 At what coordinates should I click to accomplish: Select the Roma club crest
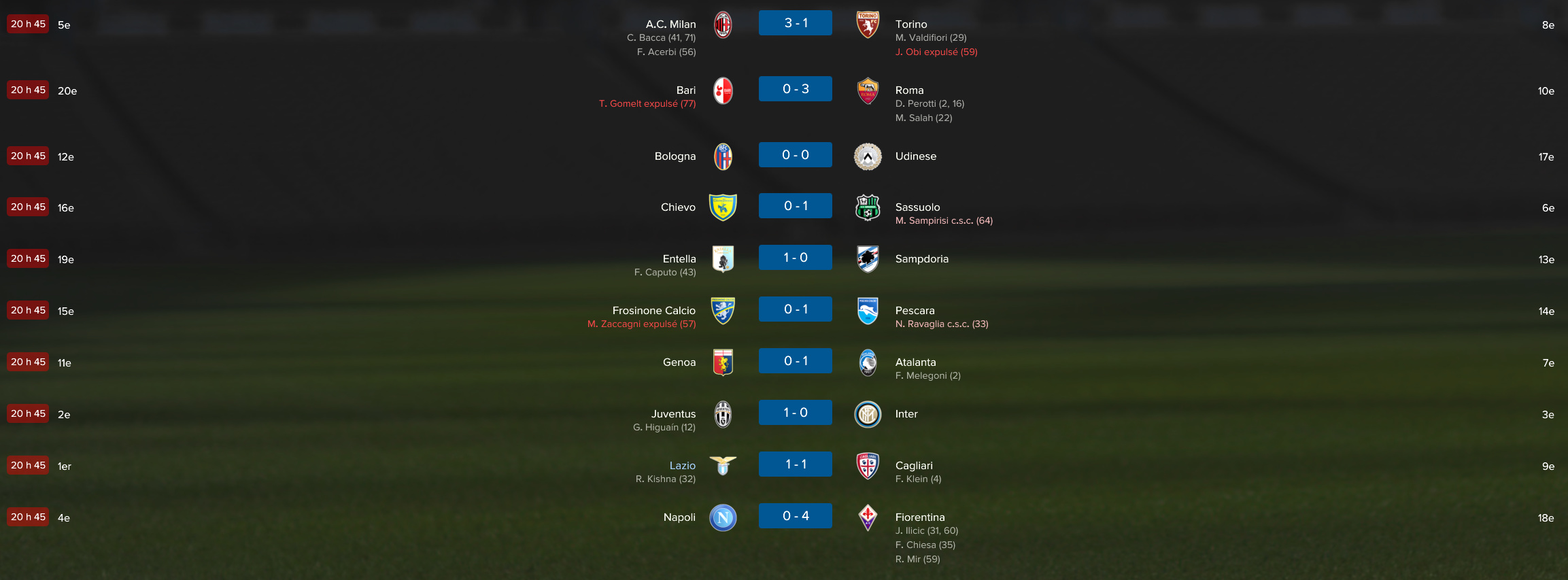pyautogui.click(x=868, y=91)
